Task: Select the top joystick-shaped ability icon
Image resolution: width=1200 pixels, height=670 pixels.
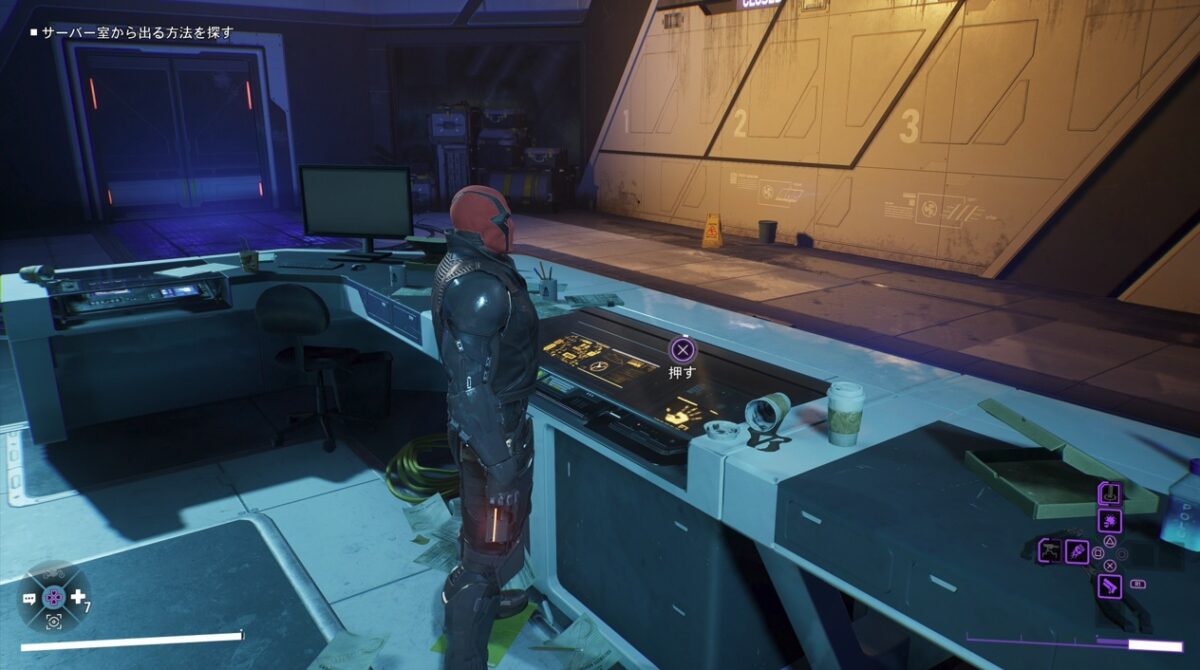Action: (1109, 493)
